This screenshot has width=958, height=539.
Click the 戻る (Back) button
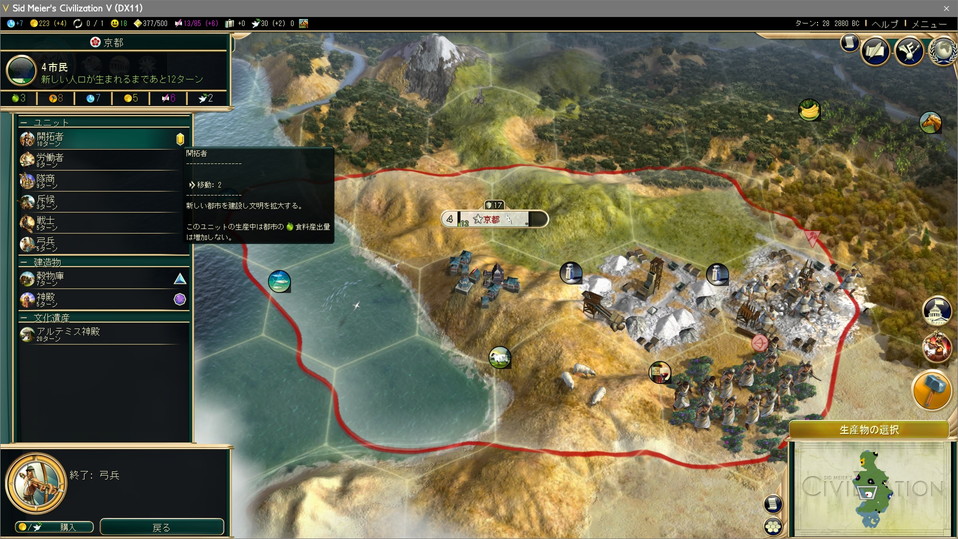(161, 527)
